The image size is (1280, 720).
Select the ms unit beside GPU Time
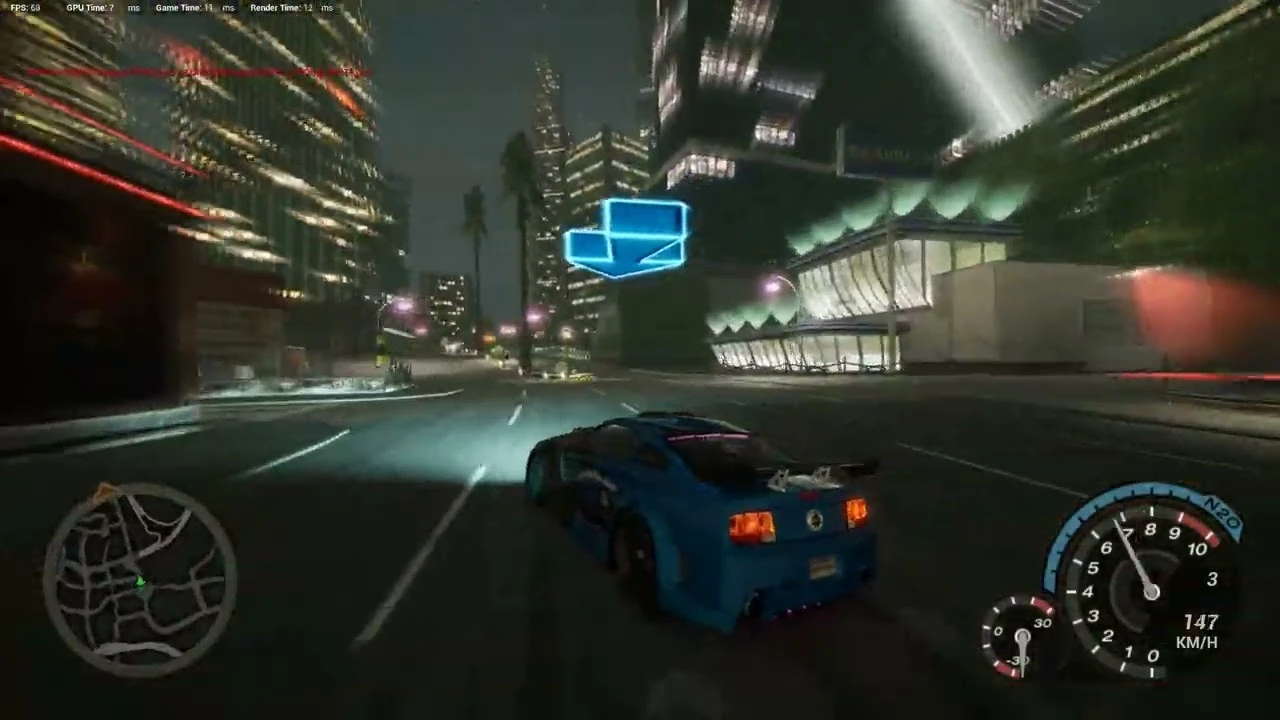pos(133,8)
